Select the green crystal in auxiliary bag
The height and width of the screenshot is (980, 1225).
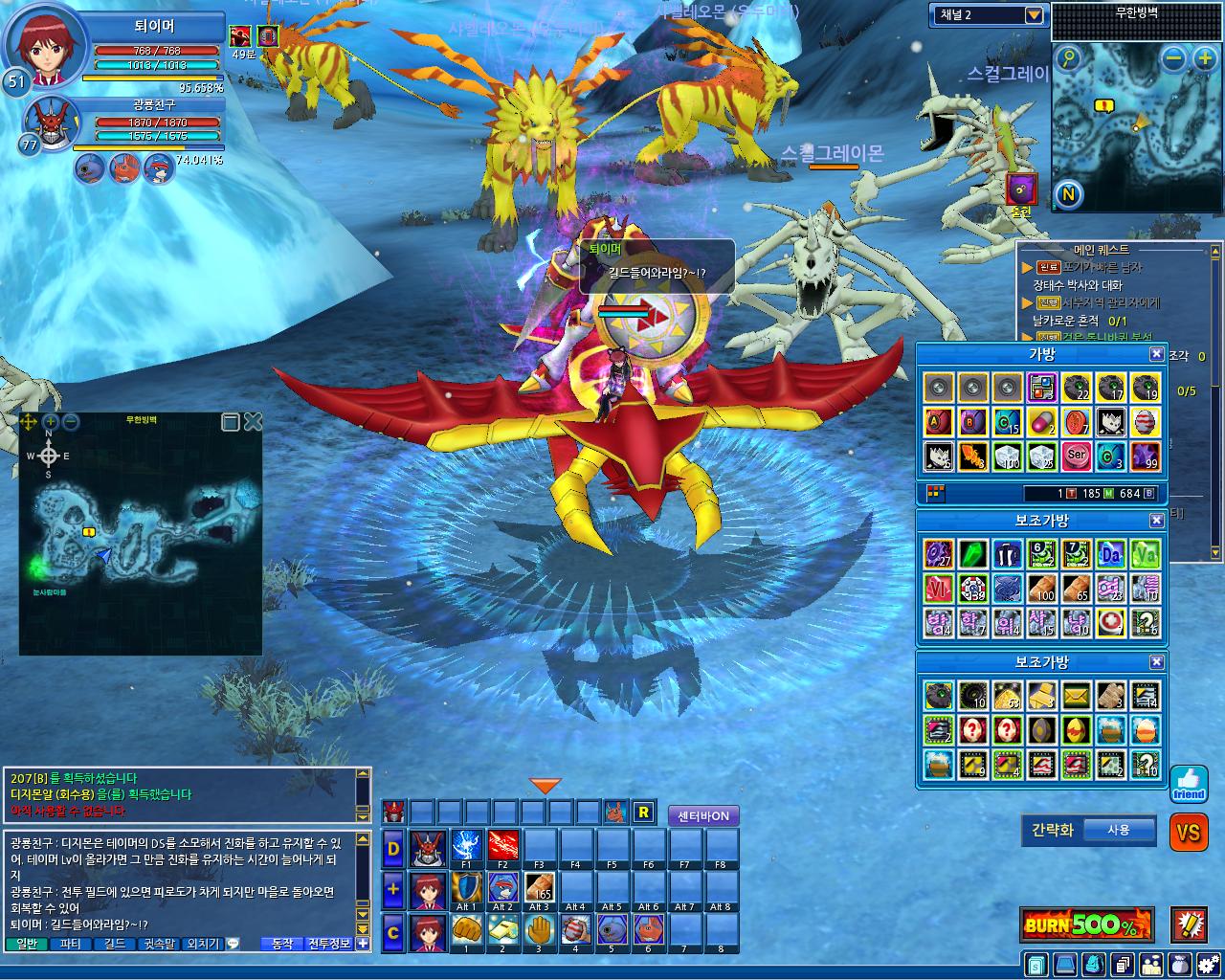973,554
